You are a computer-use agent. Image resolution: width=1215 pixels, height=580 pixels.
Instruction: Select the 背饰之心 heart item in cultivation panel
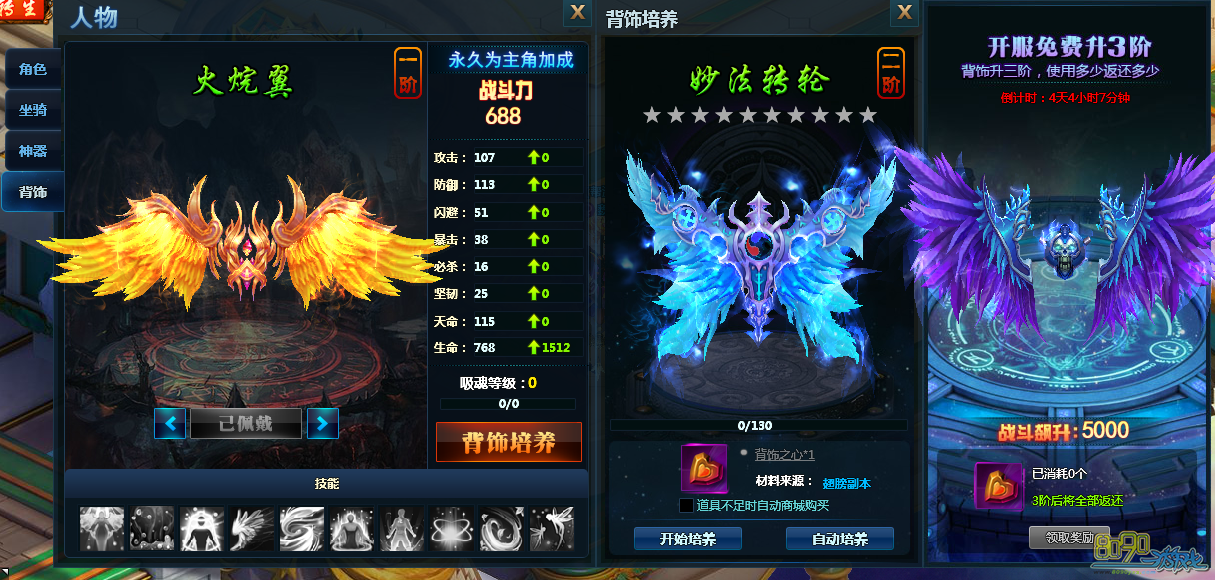(x=704, y=468)
